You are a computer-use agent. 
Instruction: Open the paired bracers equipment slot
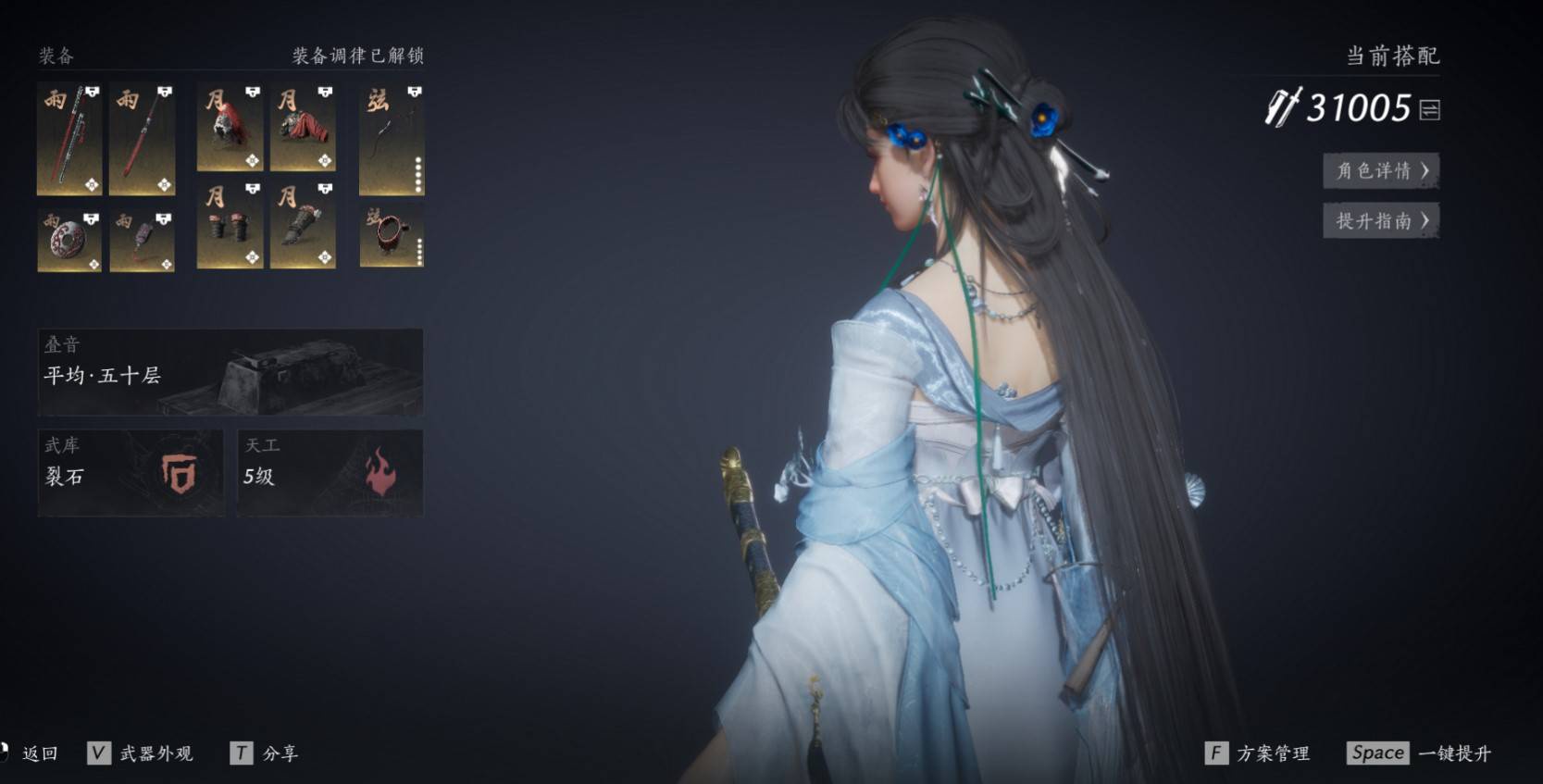[x=230, y=225]
